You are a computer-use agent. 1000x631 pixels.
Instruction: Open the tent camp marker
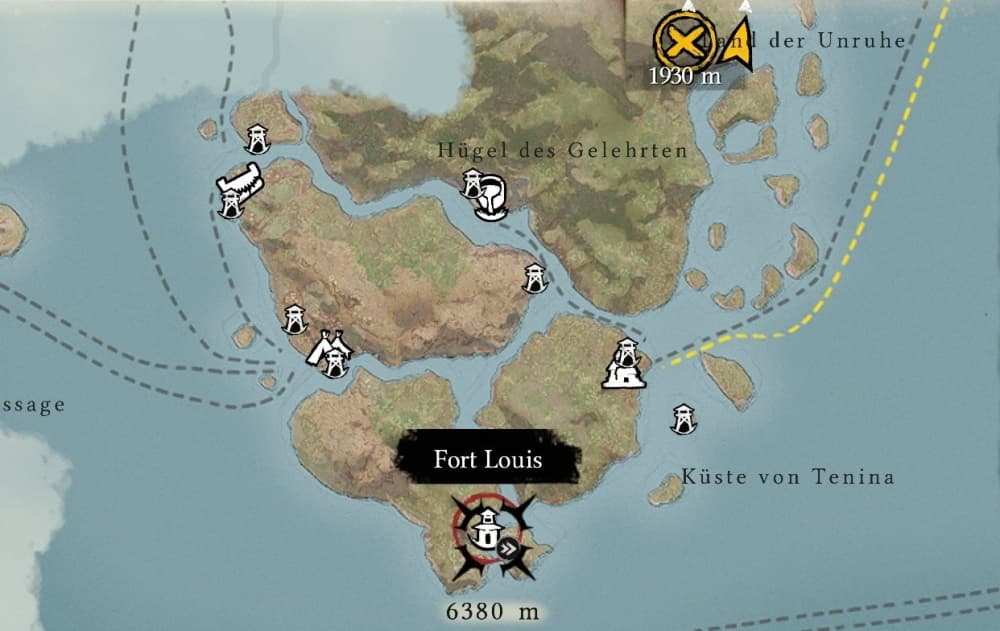pos(329,348)
